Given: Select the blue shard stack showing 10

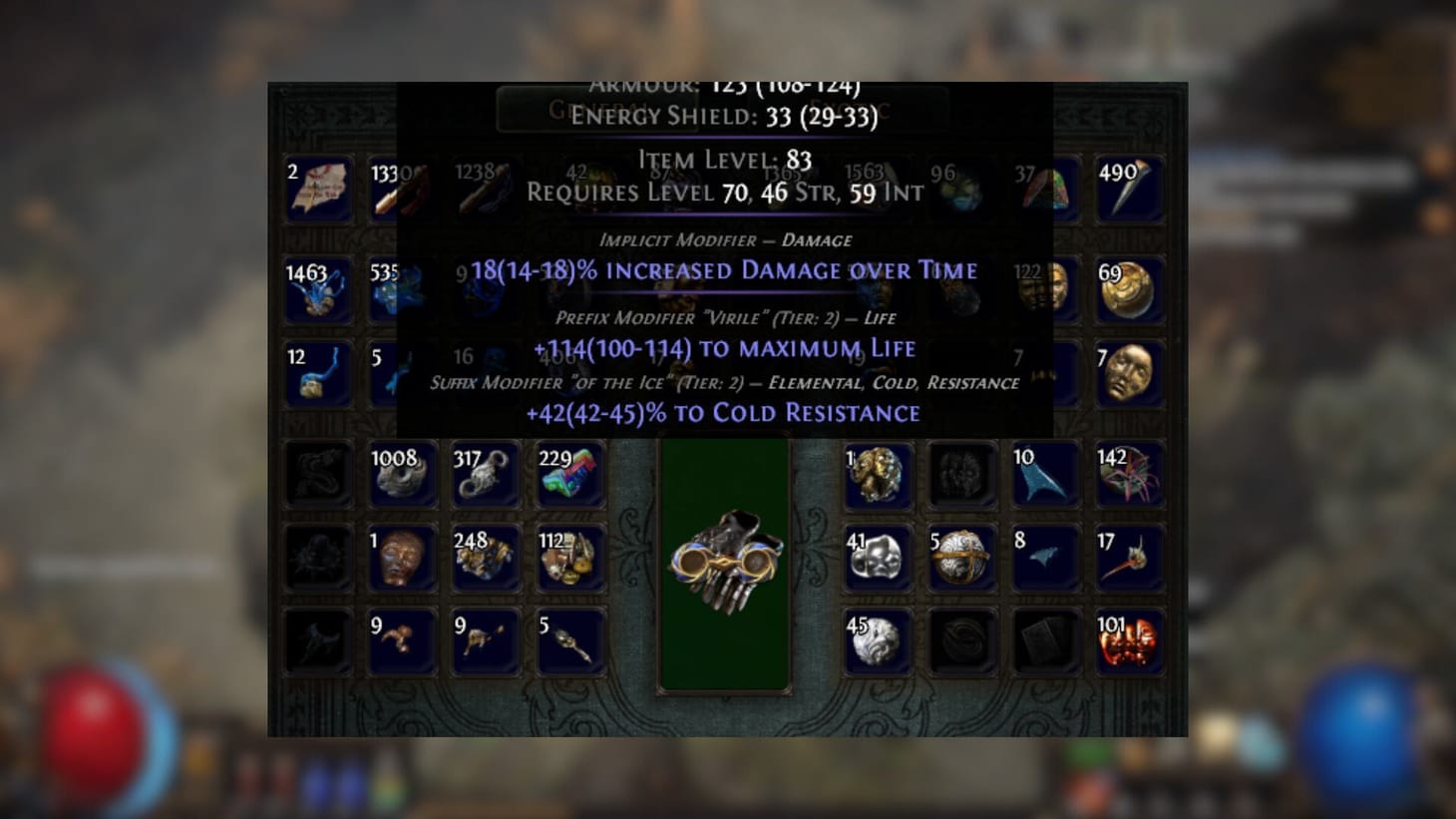Looking at the screenshot, I should click(1045, 474).
